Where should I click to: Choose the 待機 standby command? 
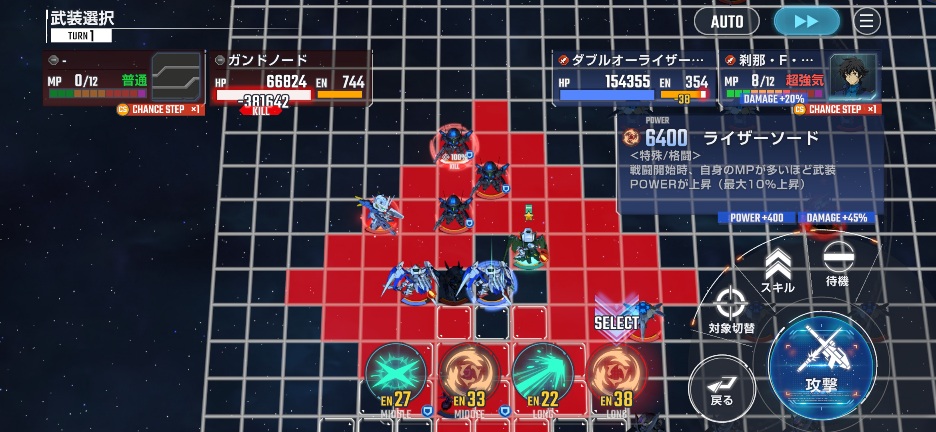pyautogui.click(x=838, y=267)
